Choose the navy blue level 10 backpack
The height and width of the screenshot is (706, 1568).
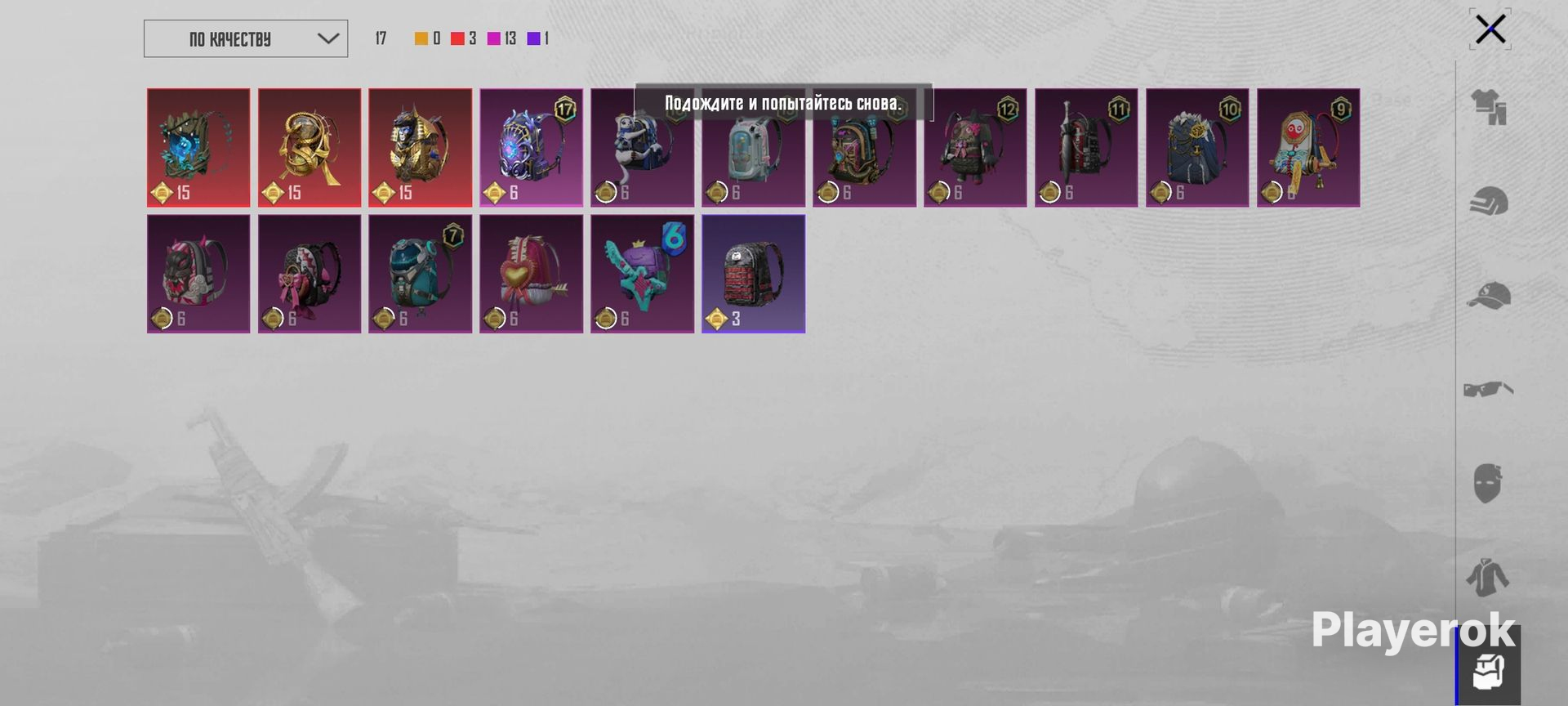click(1197, 147)
